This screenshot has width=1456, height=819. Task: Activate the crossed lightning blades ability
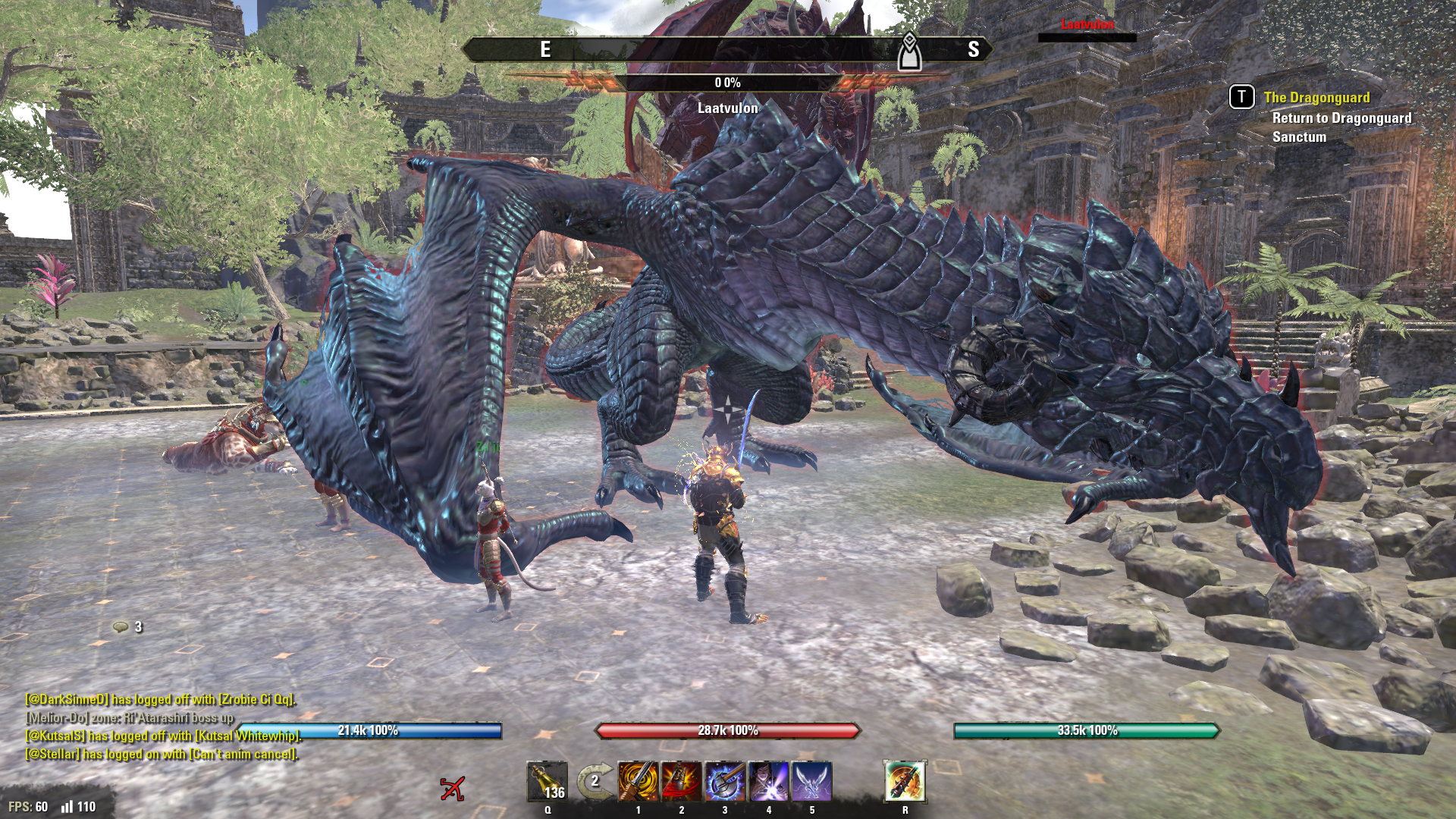(x=812, y=782)
